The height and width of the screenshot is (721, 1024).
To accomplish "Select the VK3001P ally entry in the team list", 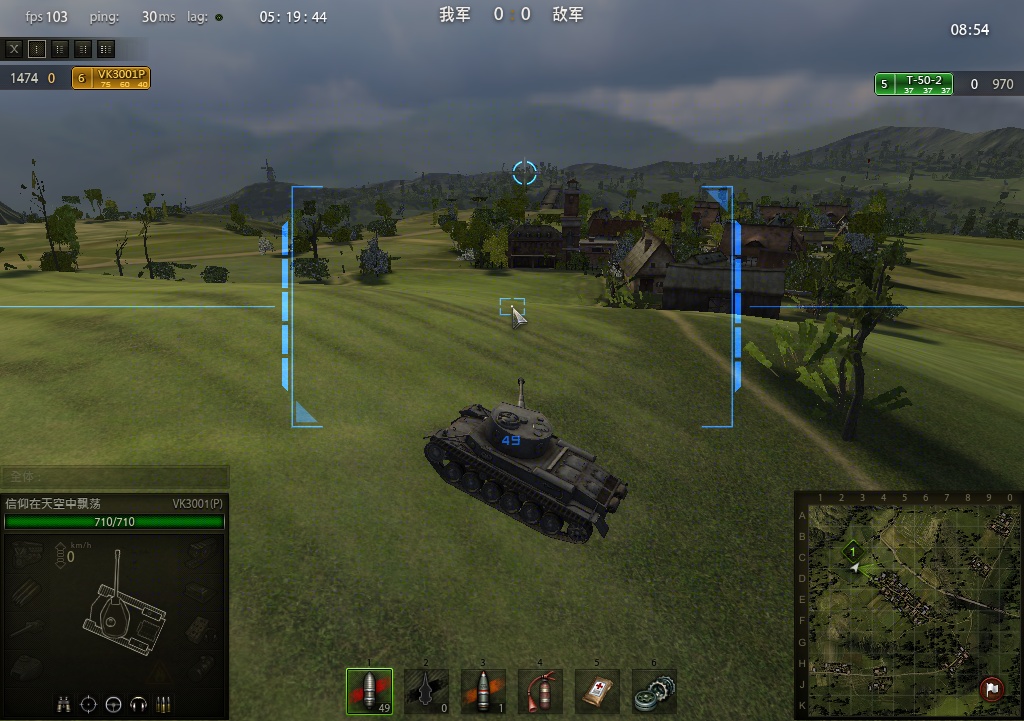I will tap(111, 78).
